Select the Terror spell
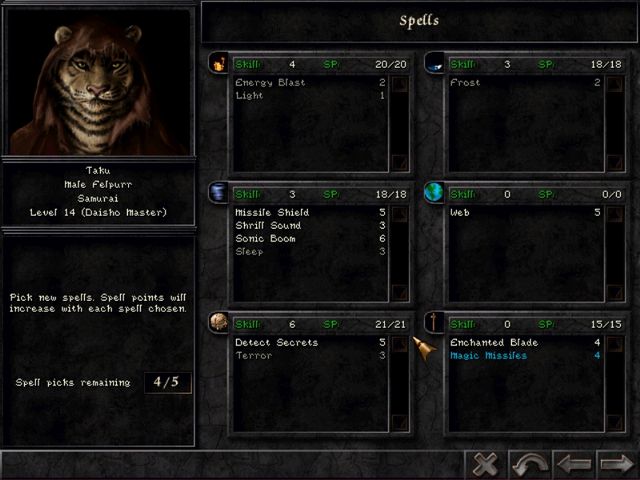 point(253,356)
